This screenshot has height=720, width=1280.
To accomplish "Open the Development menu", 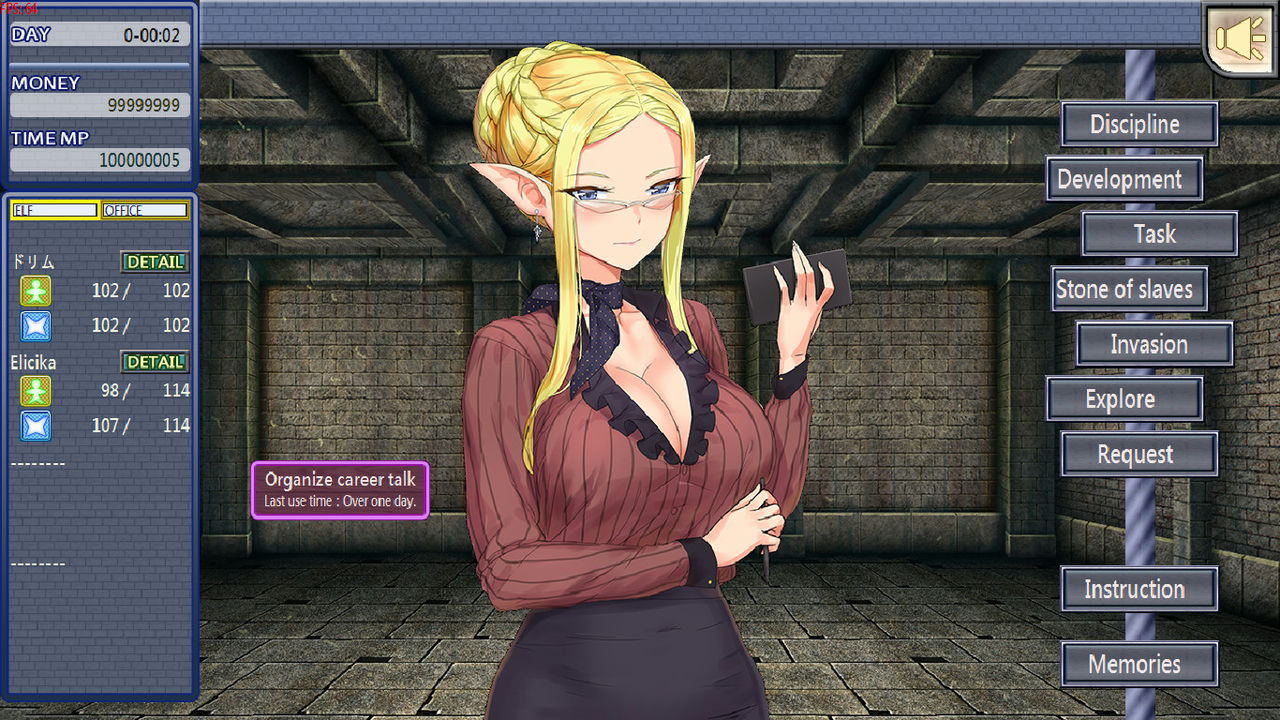I will click(x=1124, y=179).
